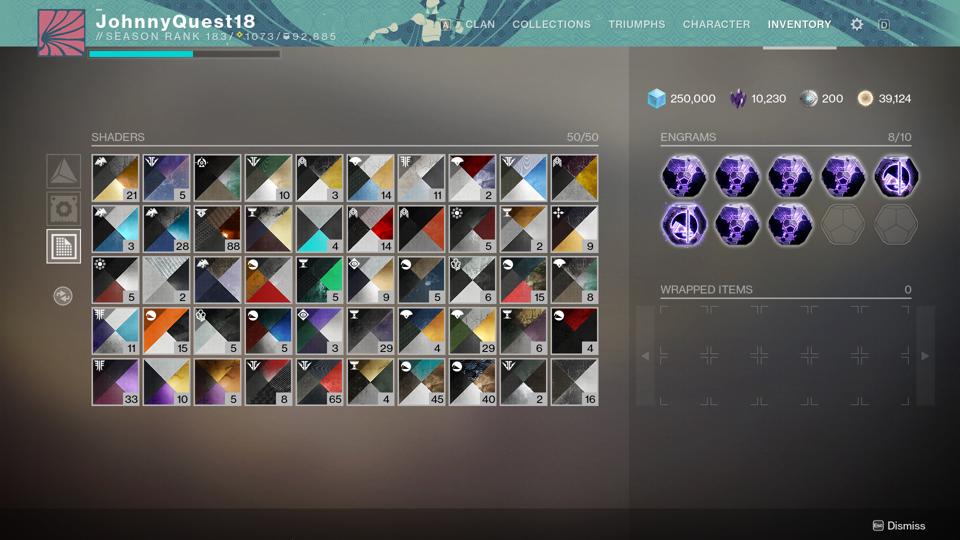Go to the Triumphs tab
Image resolution: width=960 pixels, height=540 pixels.
[x=636, y=24]
